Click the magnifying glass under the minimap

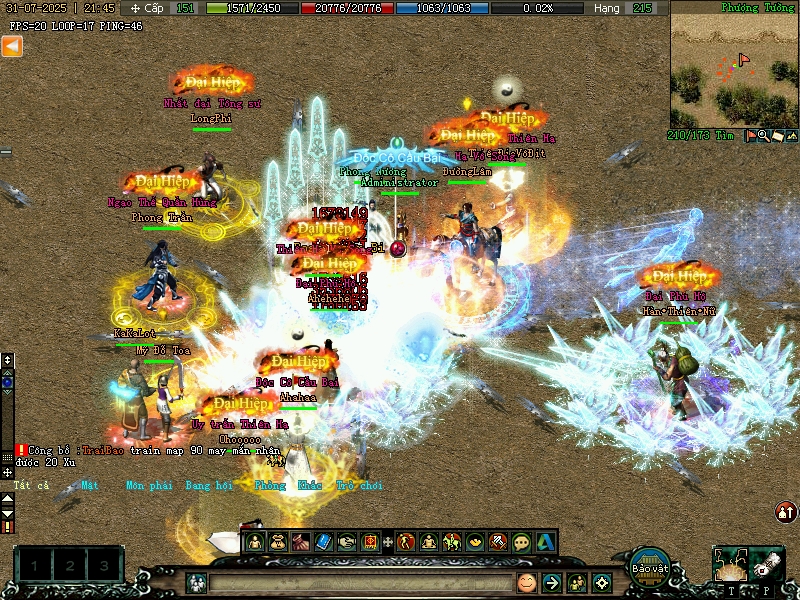click(x=764, y=135)
